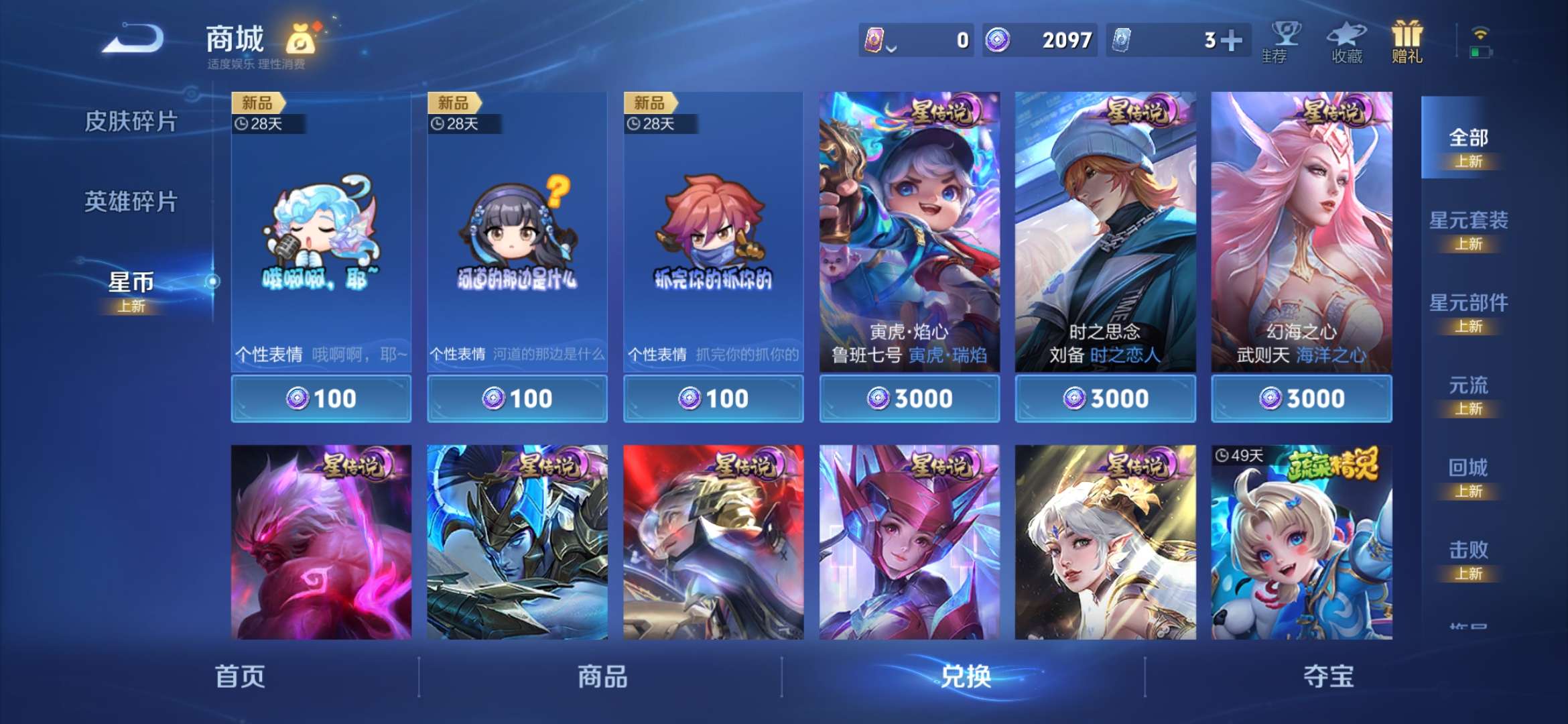Purchase the 哦啊啊，耶 emote for 100

tap(320, 398)
